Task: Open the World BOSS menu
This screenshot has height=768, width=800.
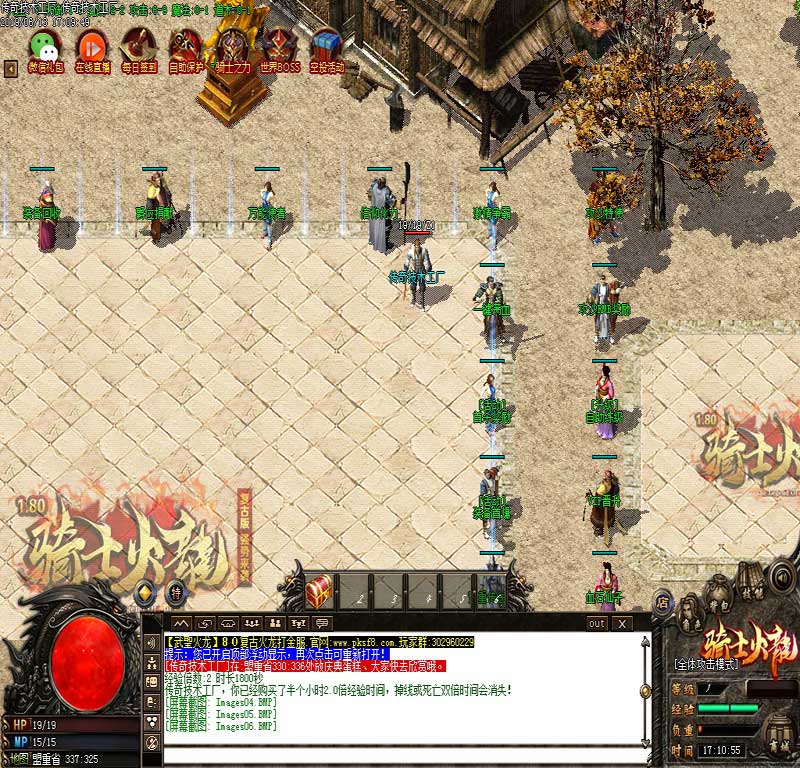Action: (x=280, y=48)
